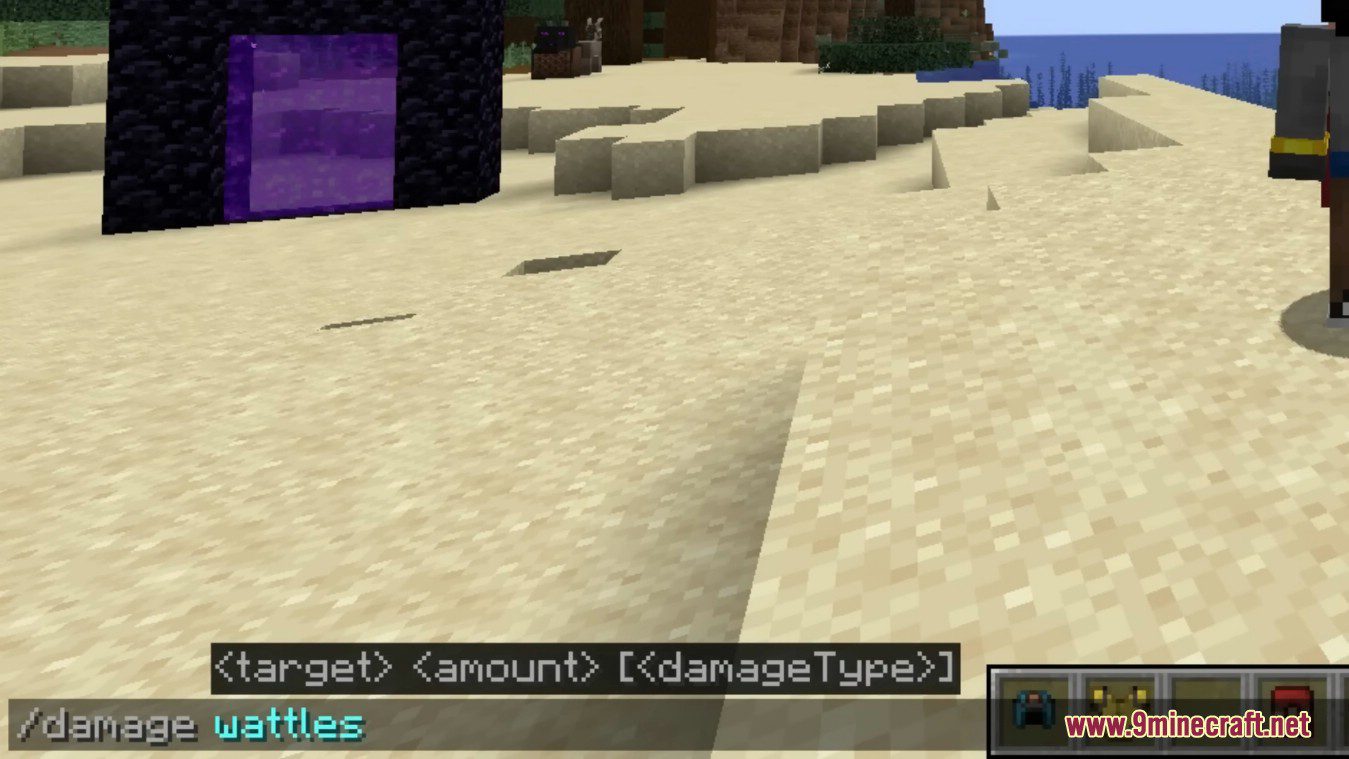
Task: Click the <target> argument in the command hint
Action: click(300, 667)
